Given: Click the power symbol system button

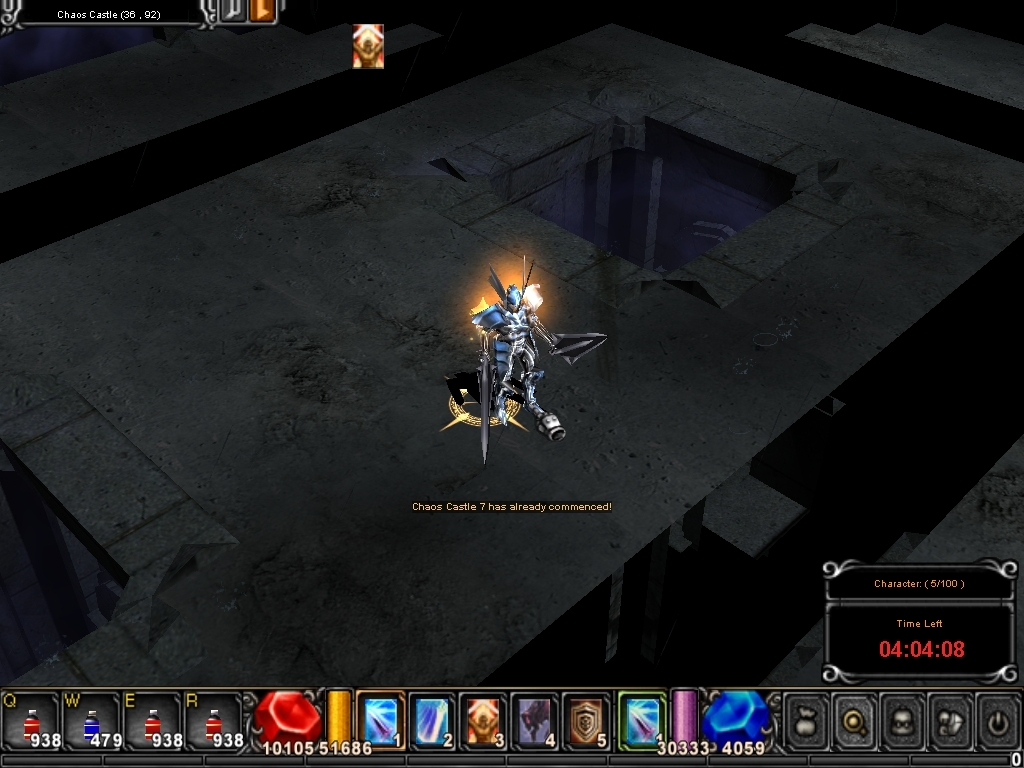Looking at the screenshot, I should click(x=997, y=720).
